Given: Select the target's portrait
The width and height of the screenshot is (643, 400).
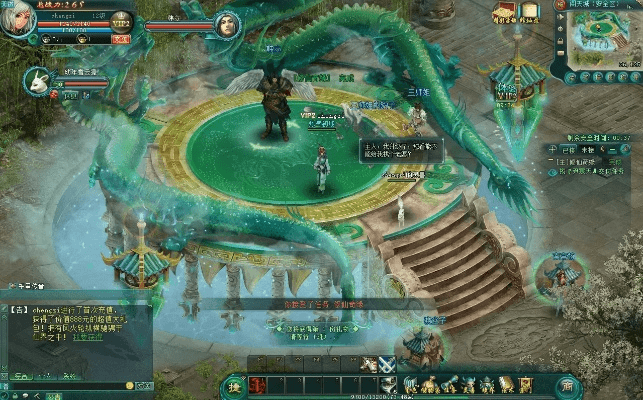Looking at the screenshot, I should [226, 24].
